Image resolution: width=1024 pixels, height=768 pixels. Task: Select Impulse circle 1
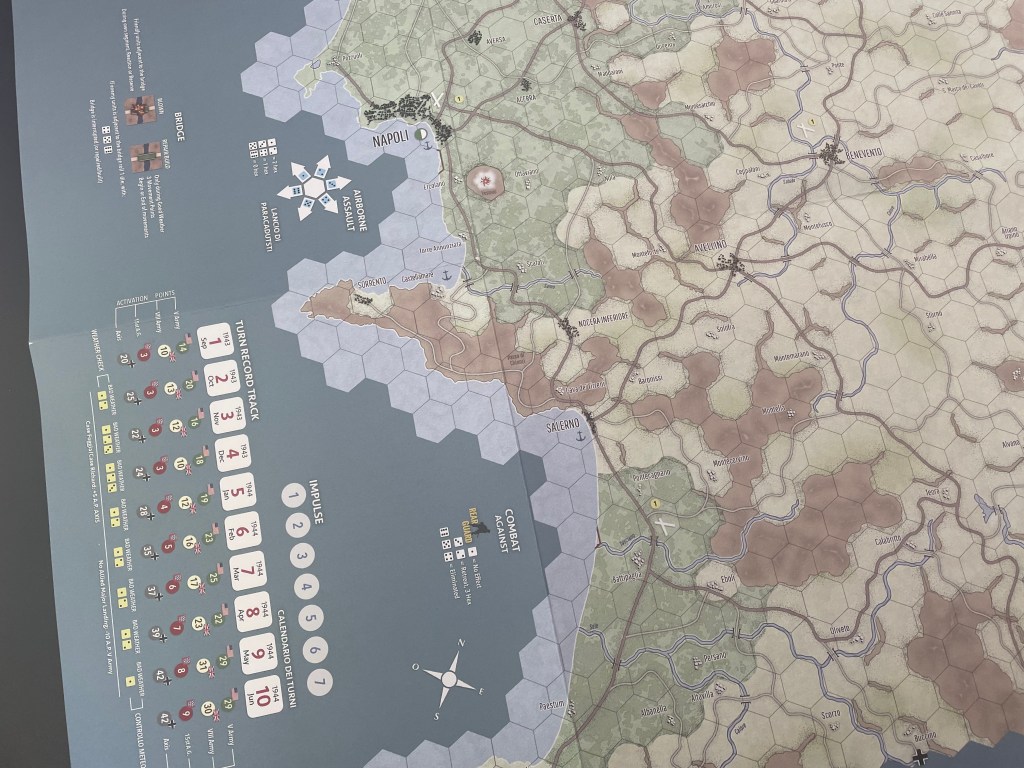click(291, 492)
